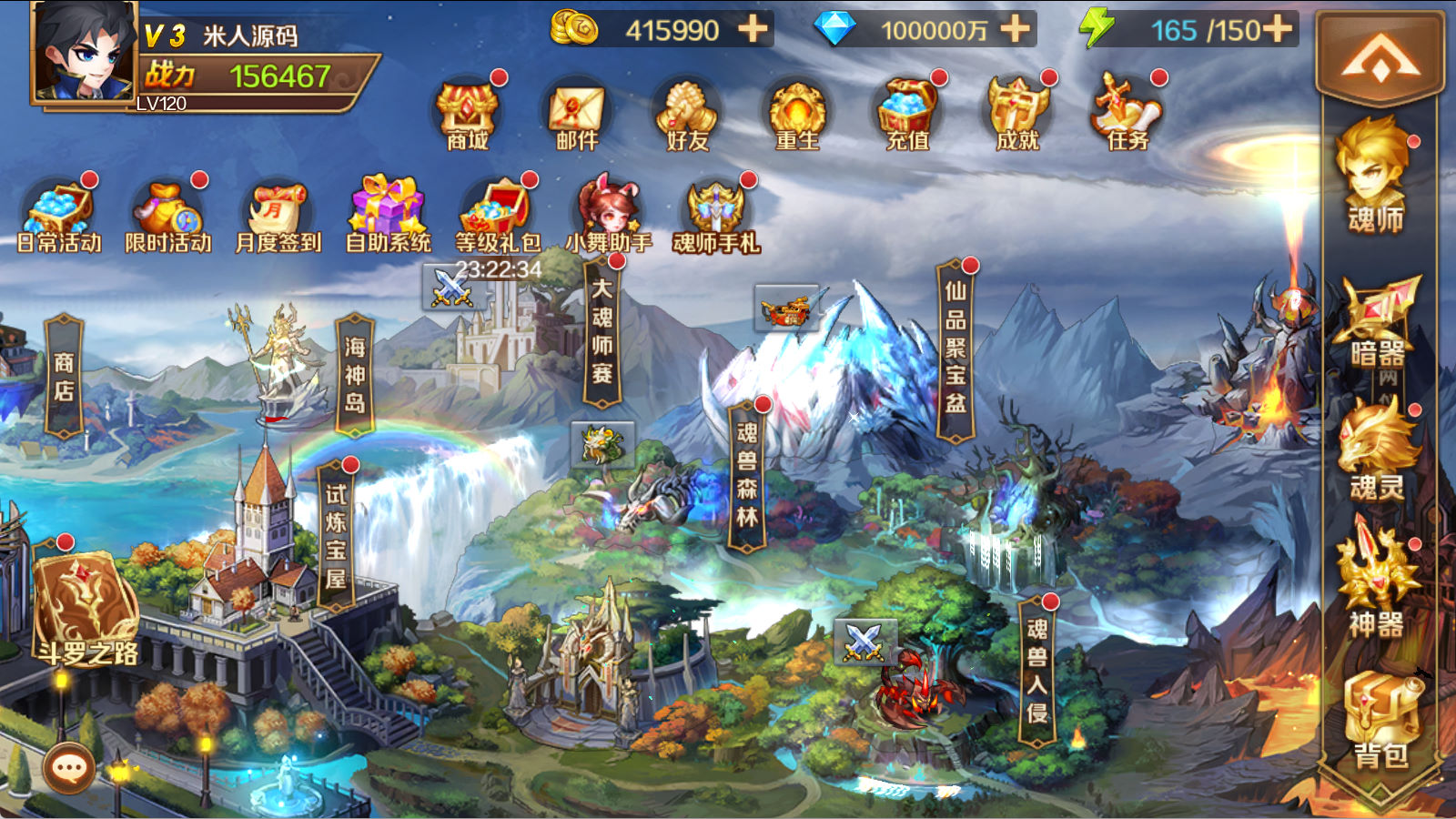Claim the 等级礼包 level gift pack
Image resolution: width=1456 pixels, height=819 pixels.
point(498,217)
